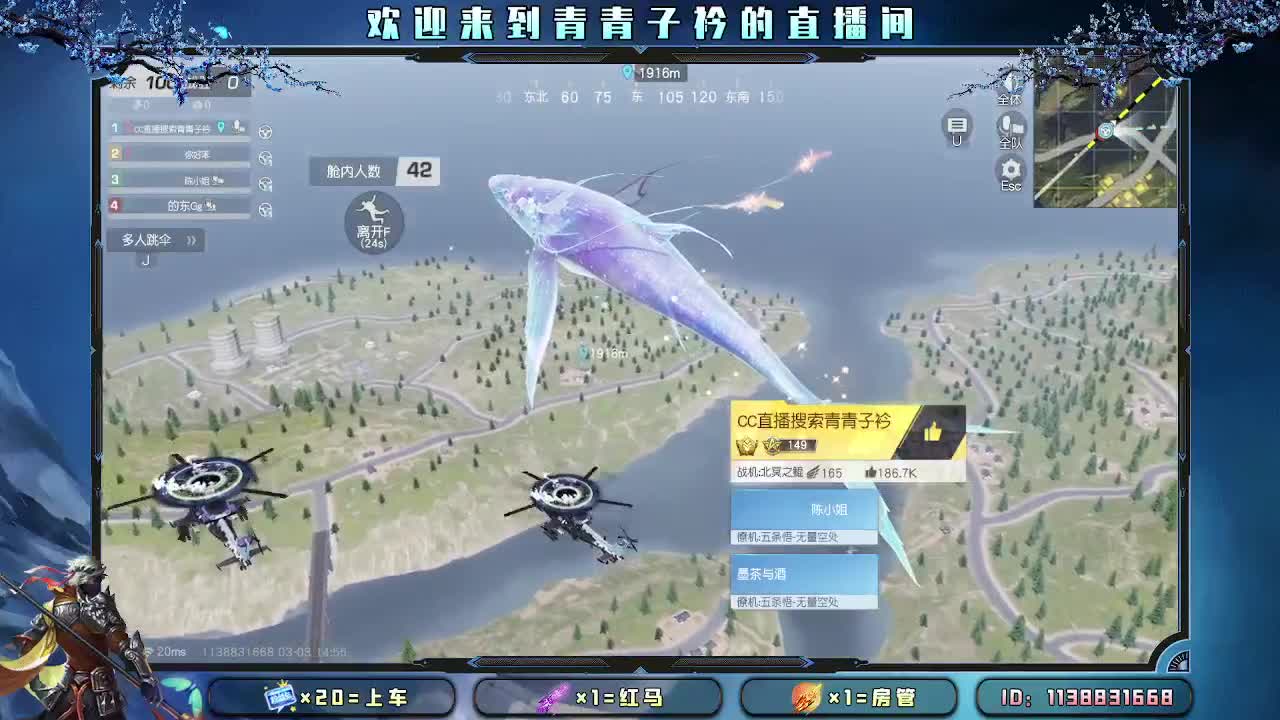This screenshot has width=1280, height=720.
Task: Click the location pin next to CC直播搜索青青子衿
Action: tap(221, 127)
